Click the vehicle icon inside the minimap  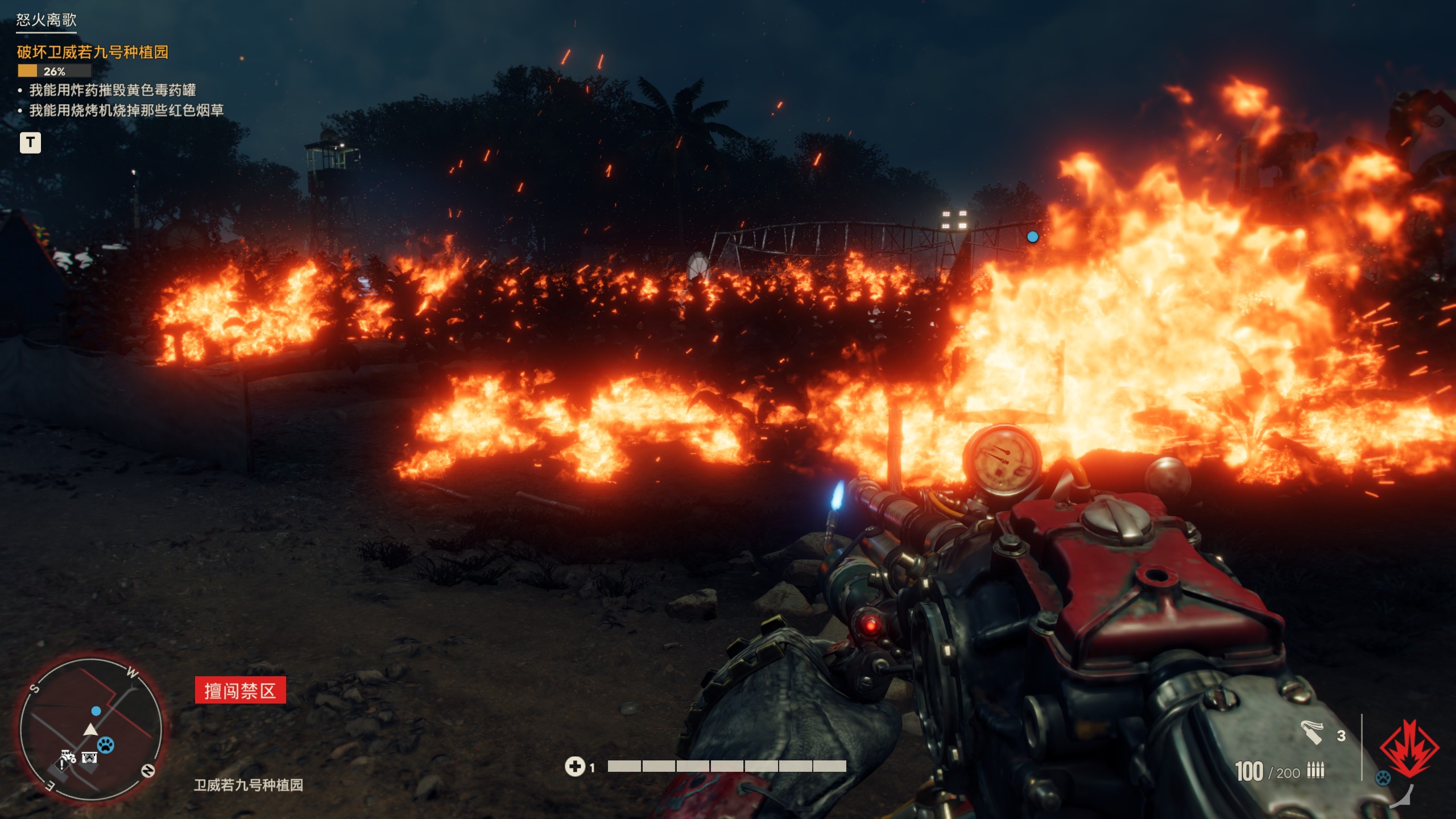point(68,756)
